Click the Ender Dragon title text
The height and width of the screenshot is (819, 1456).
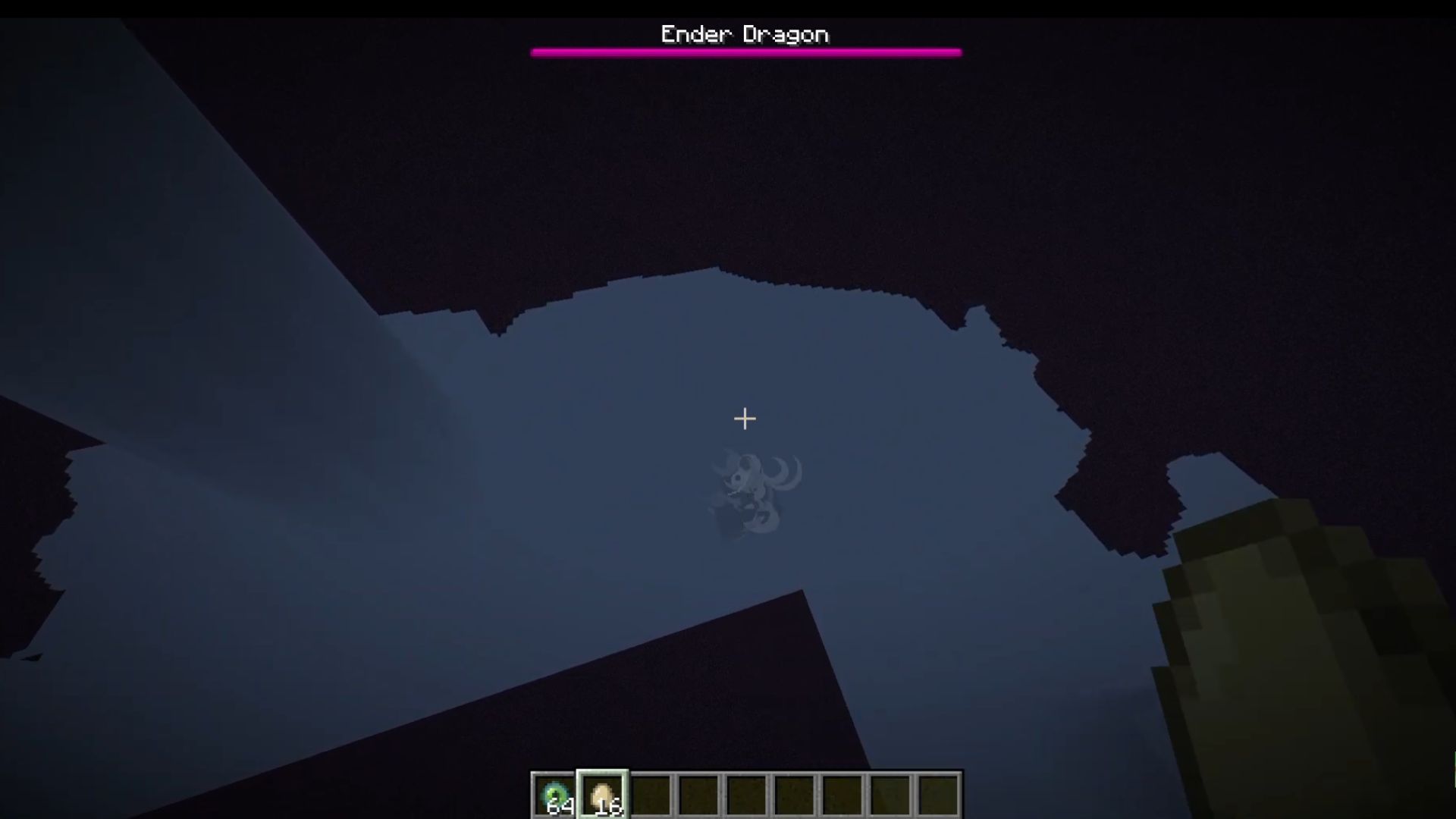(x=745, y=33)
